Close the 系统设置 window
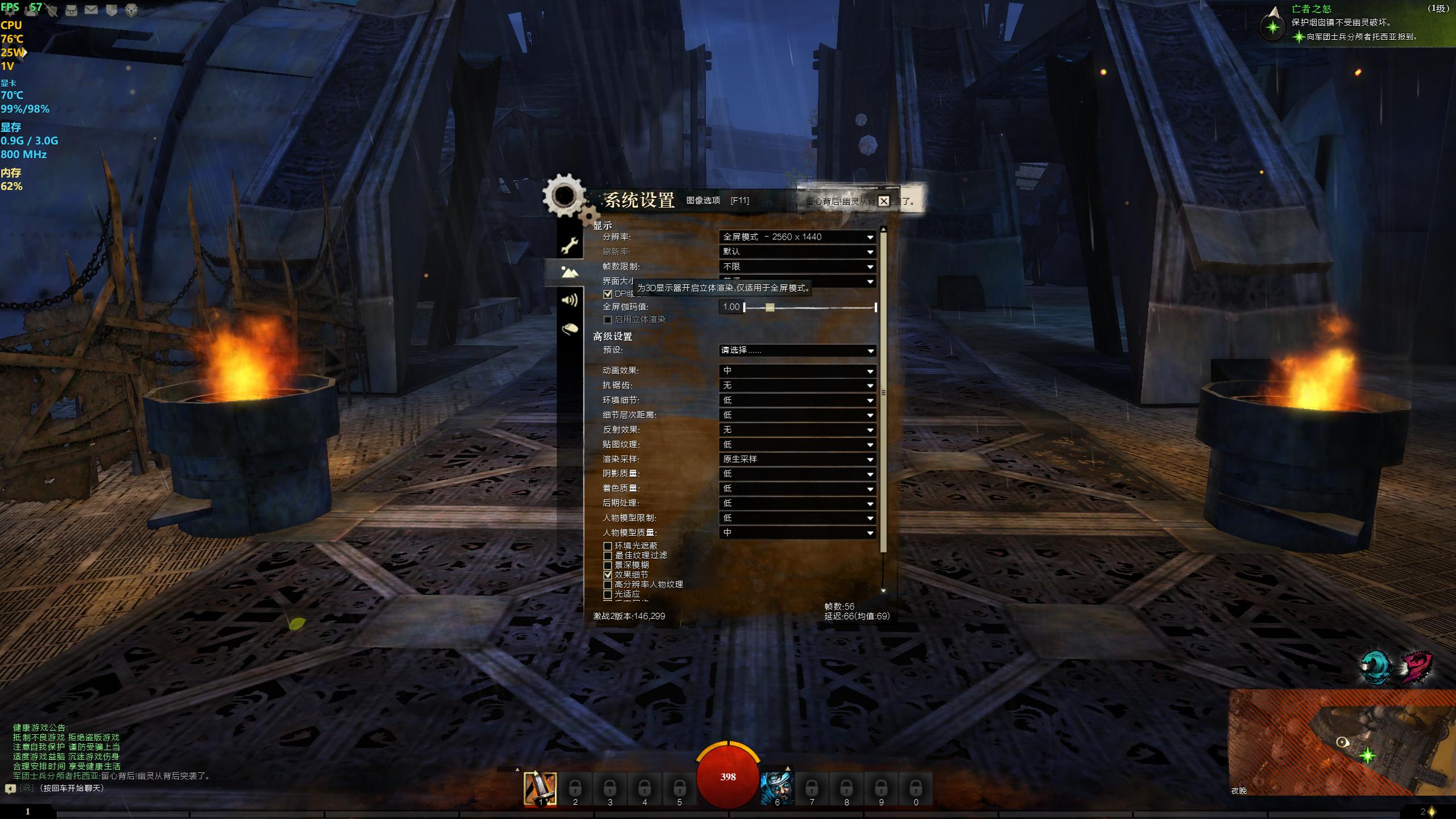 (x=883, y=201)
